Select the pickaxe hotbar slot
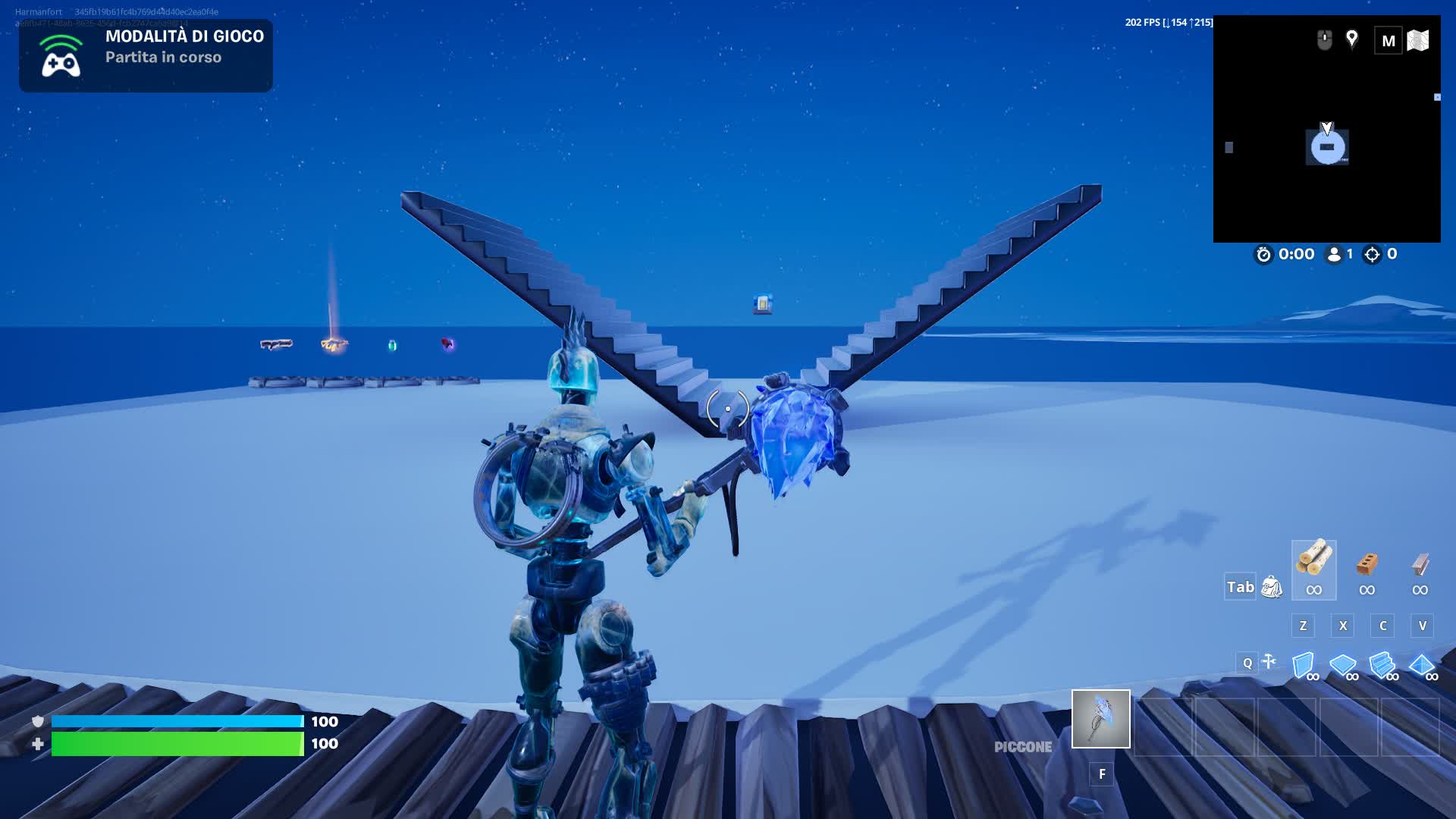1456x819 pixels. click(1100, 718)
